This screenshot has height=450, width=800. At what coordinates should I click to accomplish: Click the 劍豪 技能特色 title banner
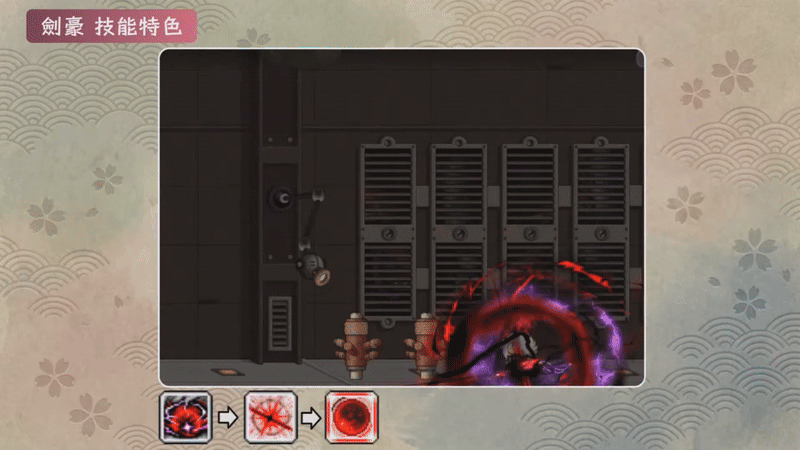pos(111,26)
